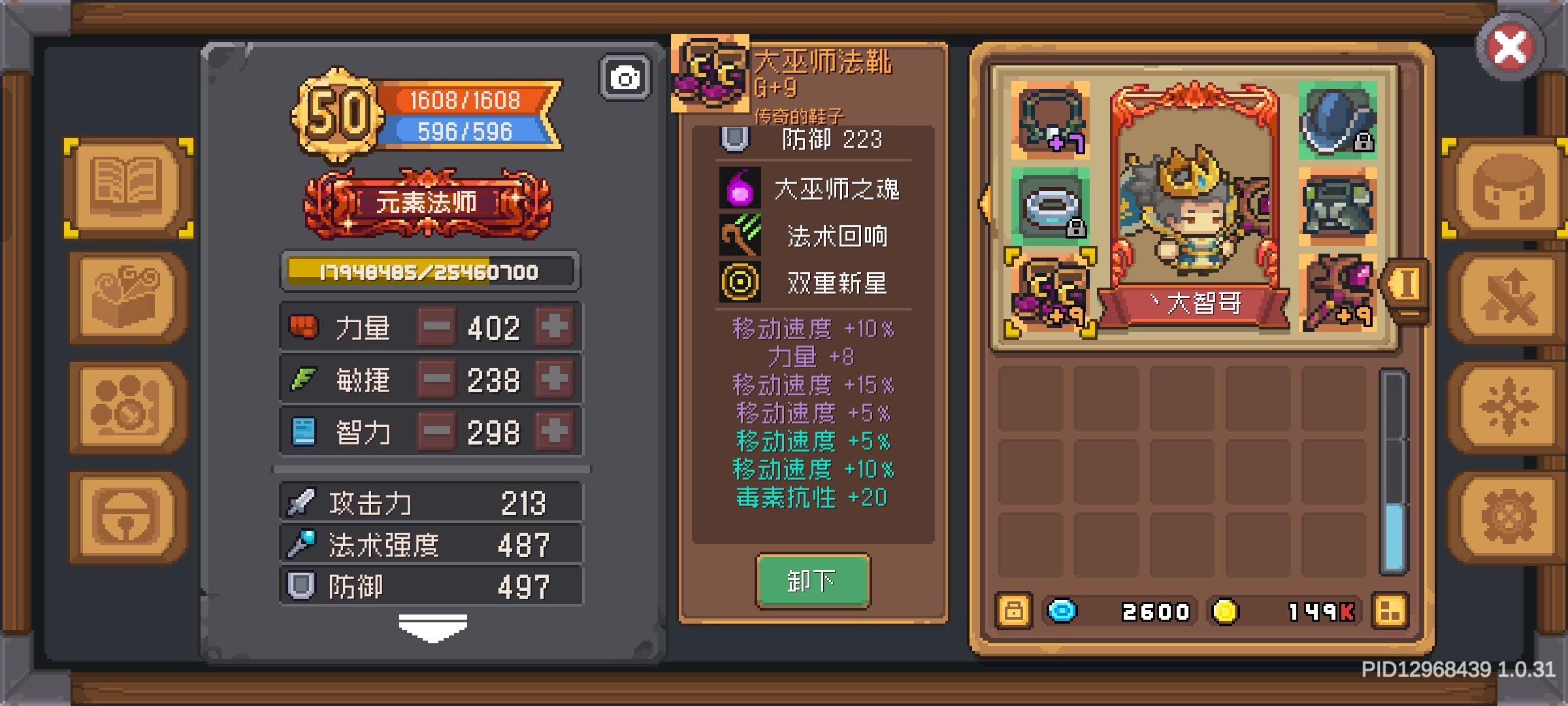Screen dimensions: 1568x706
Task: Expand stats using the white down arrow
Action: [431, 626]
